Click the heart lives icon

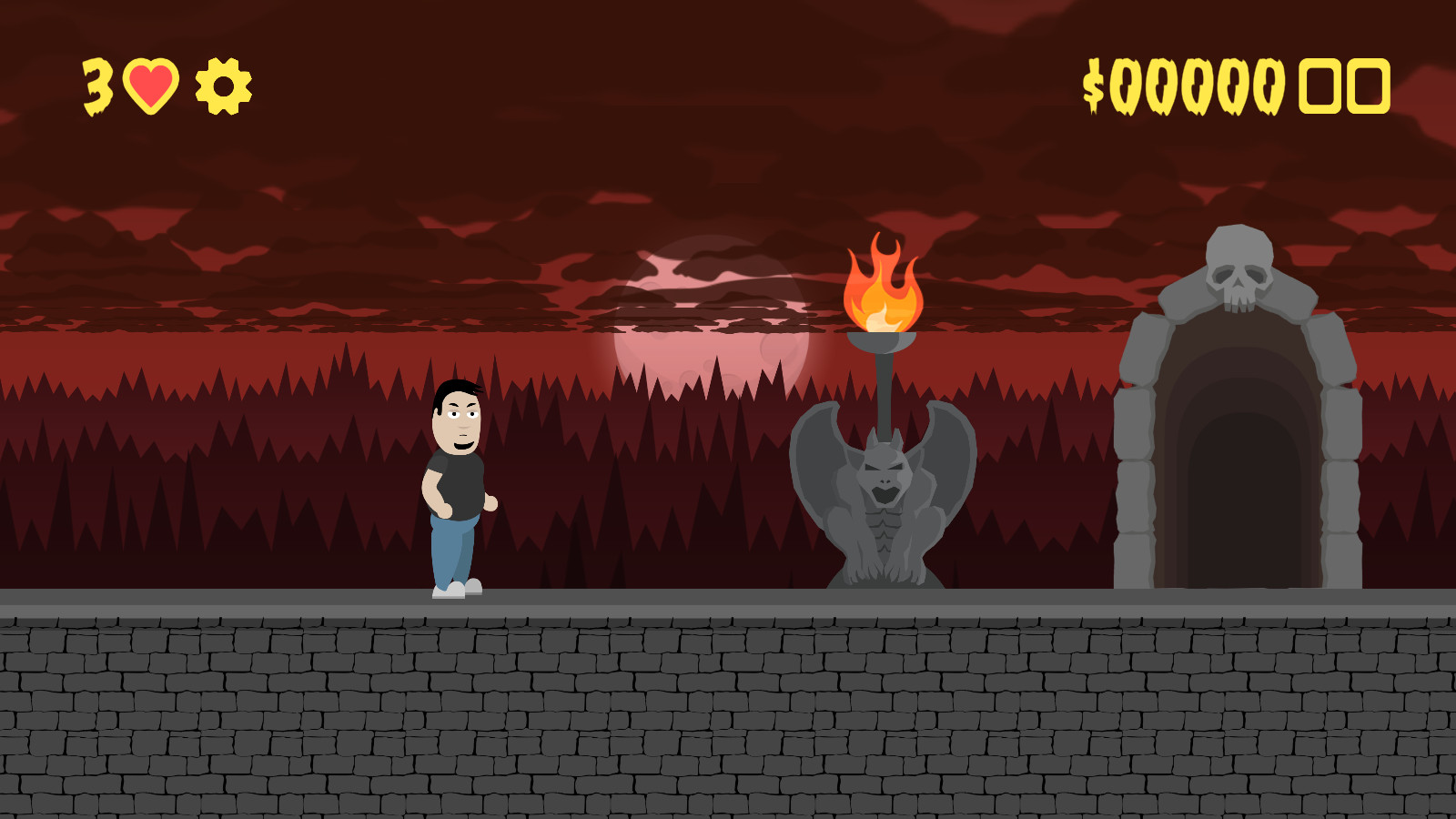[x=151, y=85]
